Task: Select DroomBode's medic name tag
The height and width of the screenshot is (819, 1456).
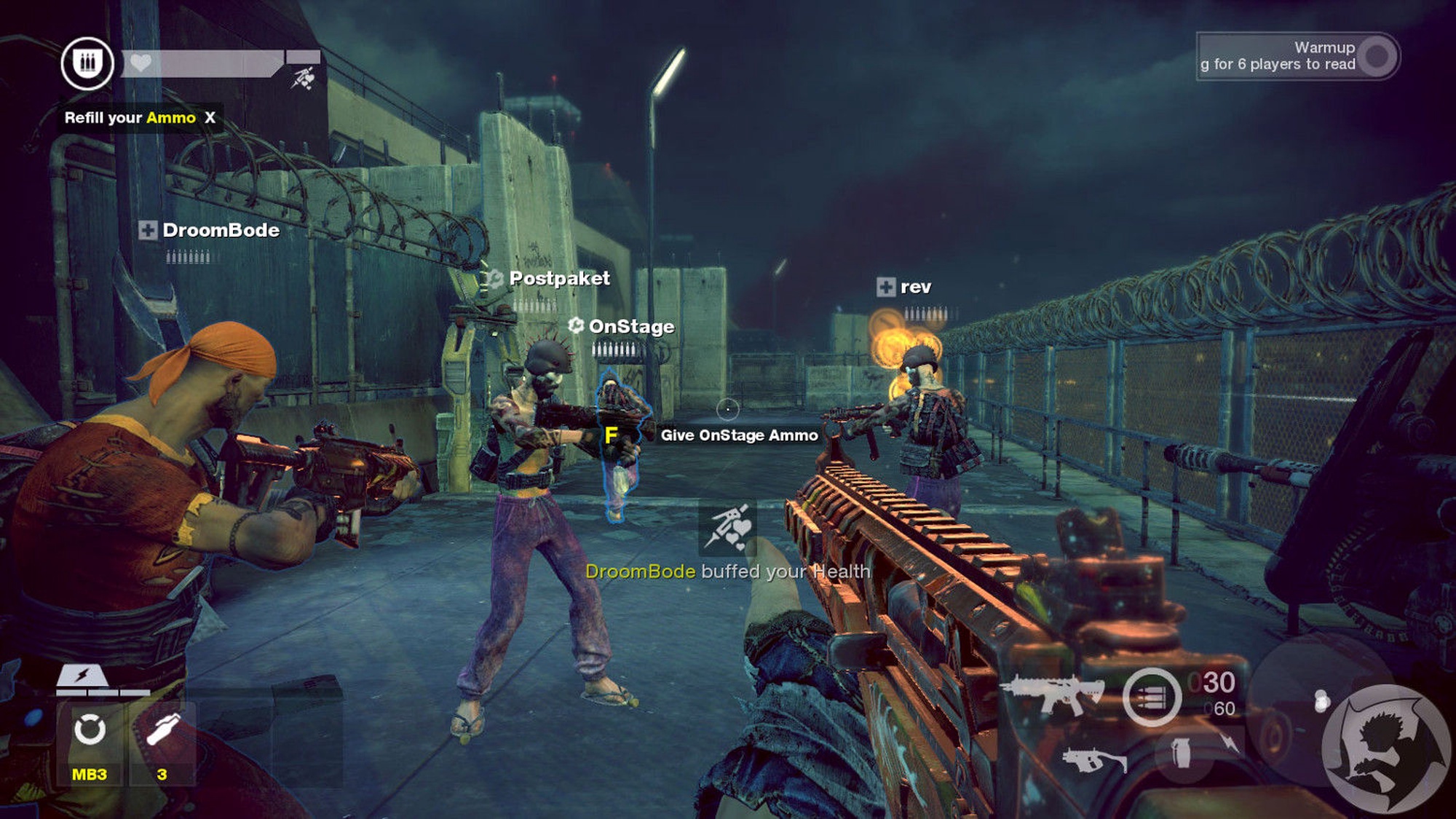Action: pyautogui.click(x=210, y=231)
